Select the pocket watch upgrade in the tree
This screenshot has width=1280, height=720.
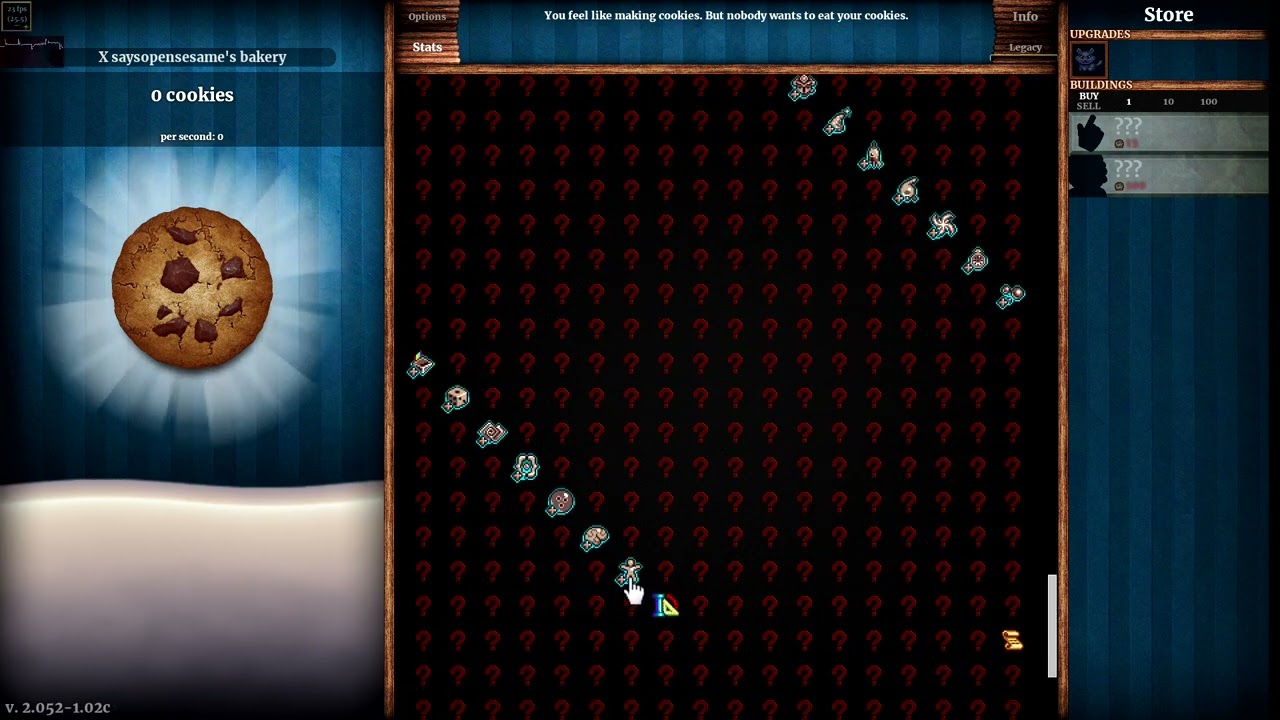[976, 259]
